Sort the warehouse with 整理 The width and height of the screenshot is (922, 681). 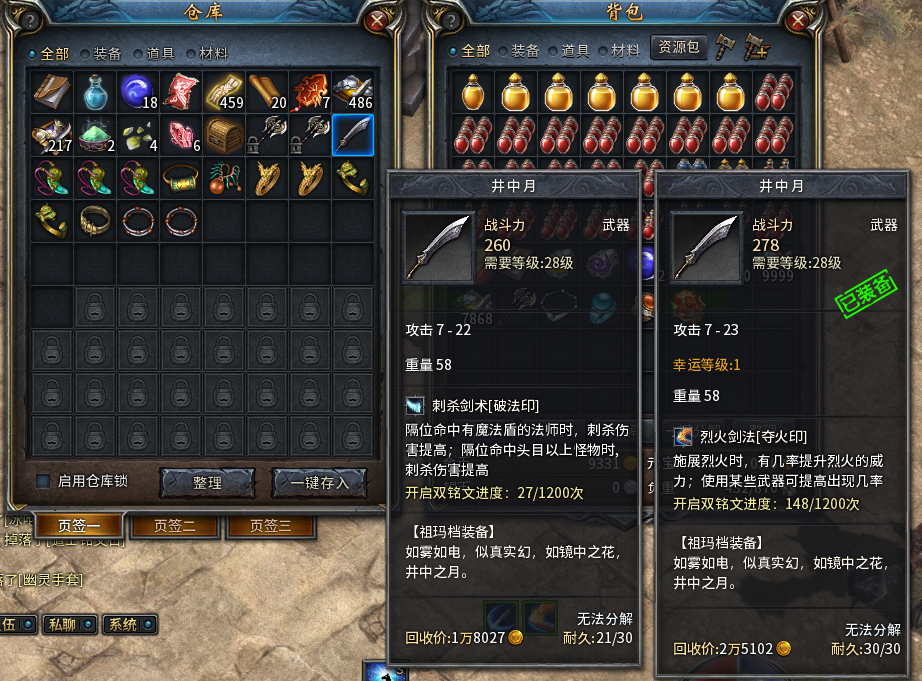pyautogui.click(x=207, y=482)
